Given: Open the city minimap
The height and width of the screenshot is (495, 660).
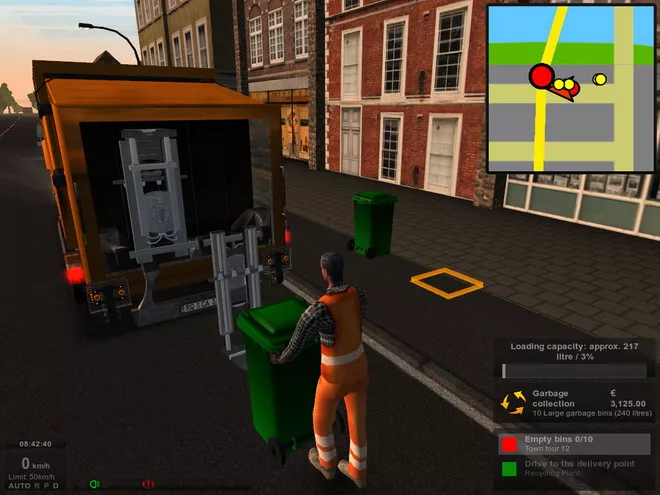Looking at the screenshot, I should (x=571, y=88).
